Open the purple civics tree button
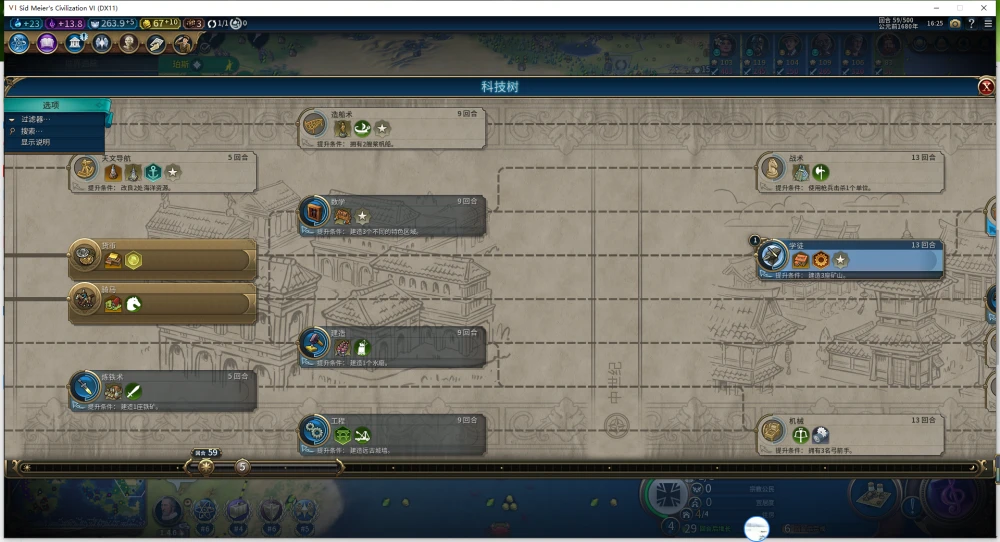The width and height of the screenshot is (1000, 542). pos(47,43)
